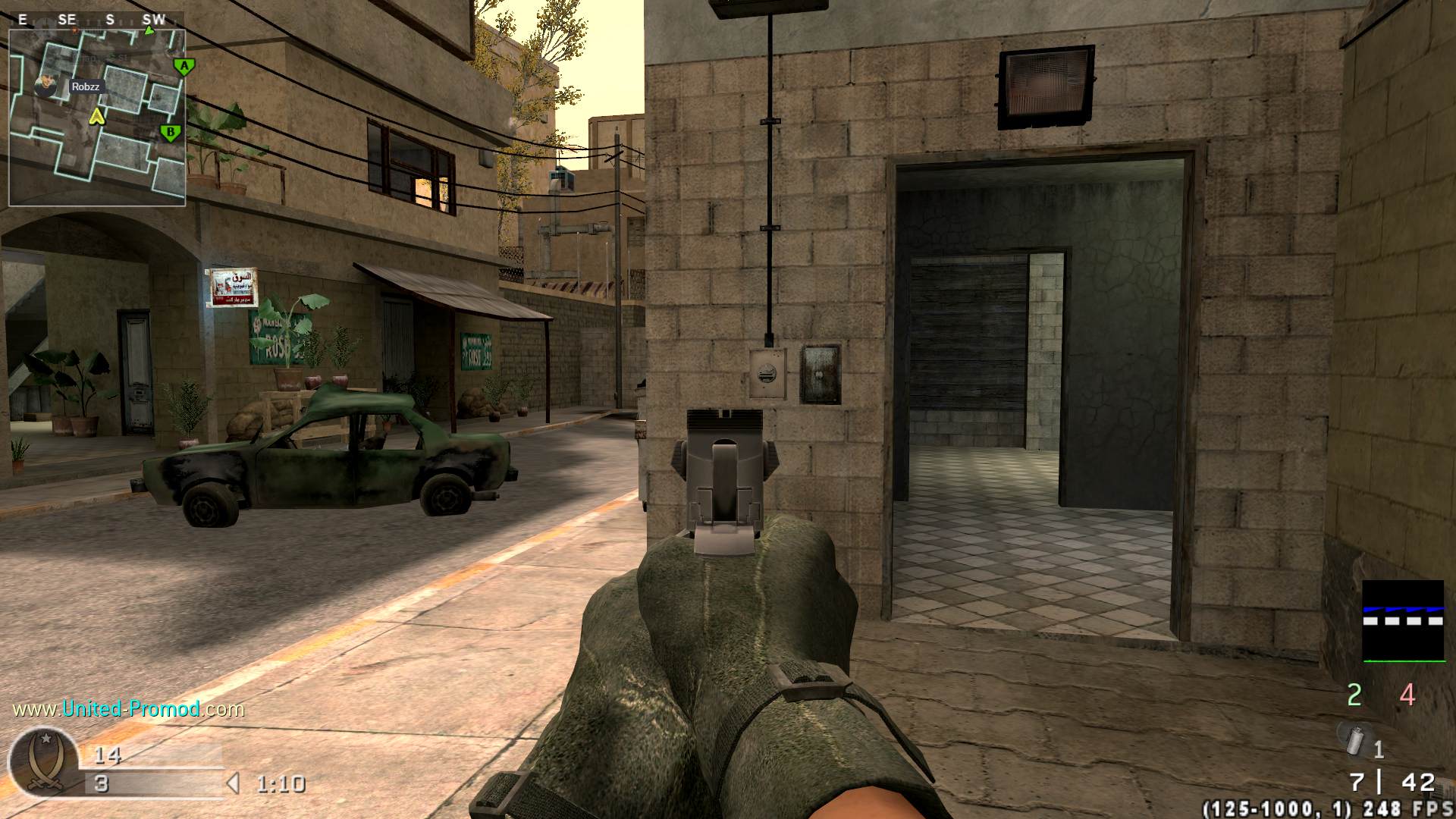Open the www.United-Promod.com link

[129, 709]
